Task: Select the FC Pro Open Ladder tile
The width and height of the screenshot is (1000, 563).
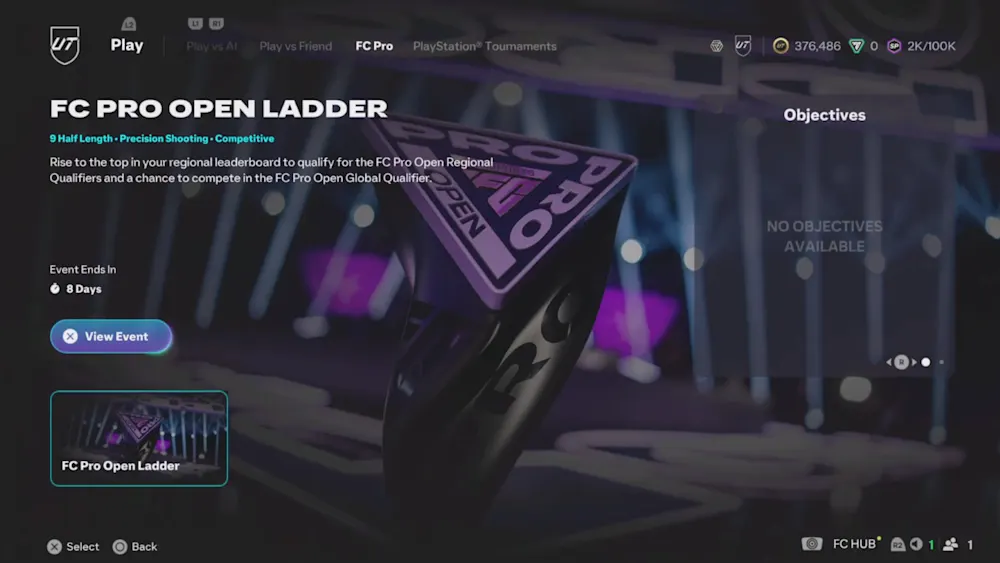Action: 139,438
